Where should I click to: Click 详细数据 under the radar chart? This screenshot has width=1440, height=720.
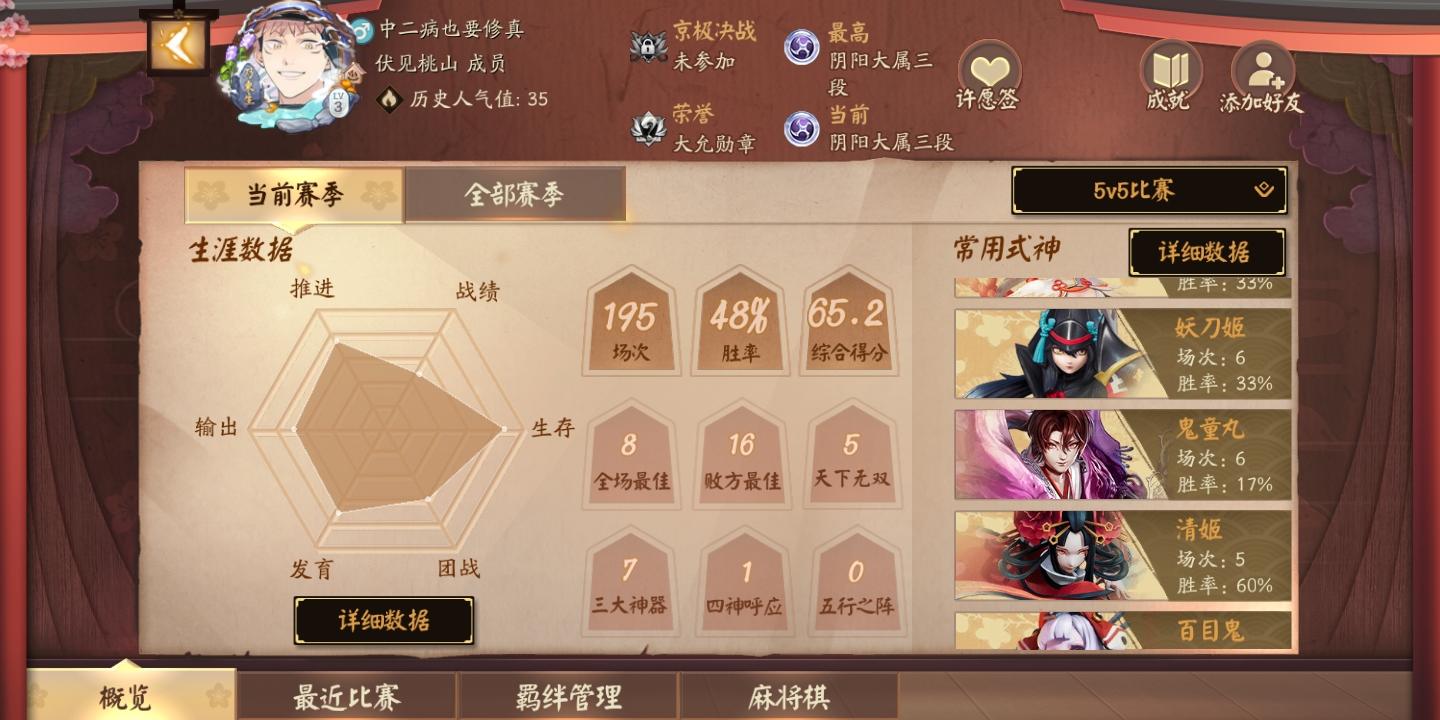point(383,620)
